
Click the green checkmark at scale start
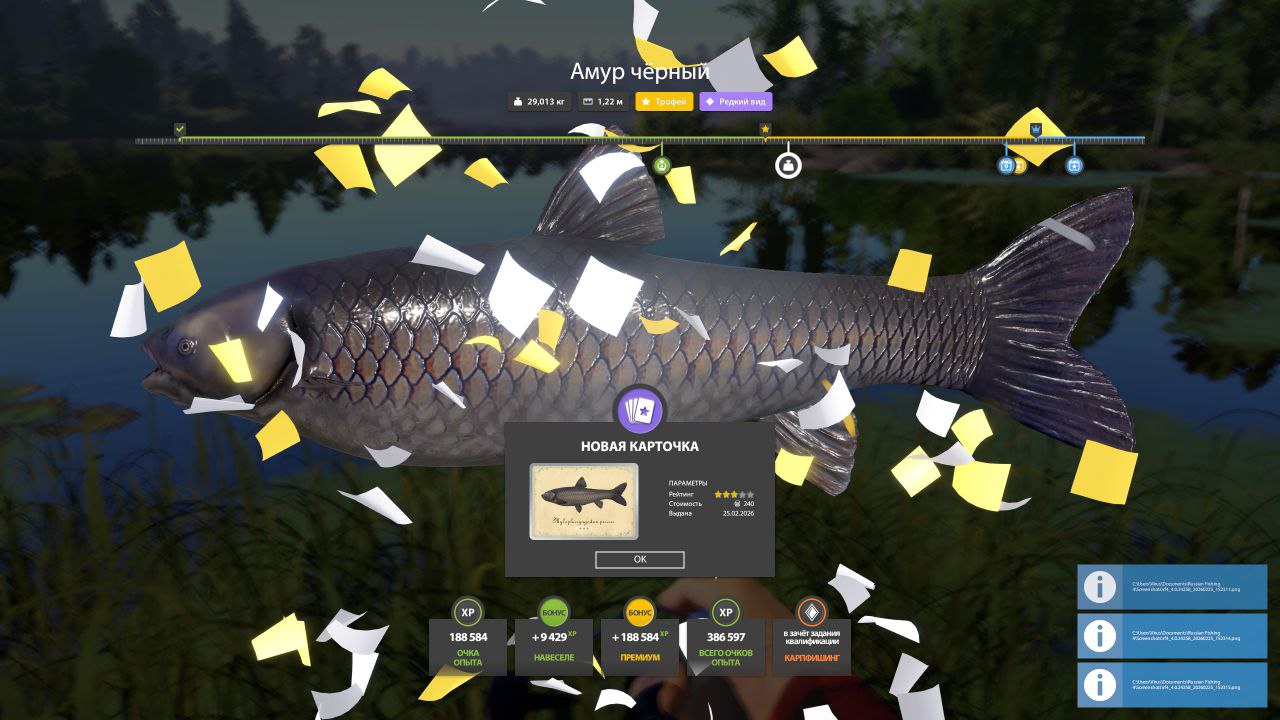pos(180,129)
